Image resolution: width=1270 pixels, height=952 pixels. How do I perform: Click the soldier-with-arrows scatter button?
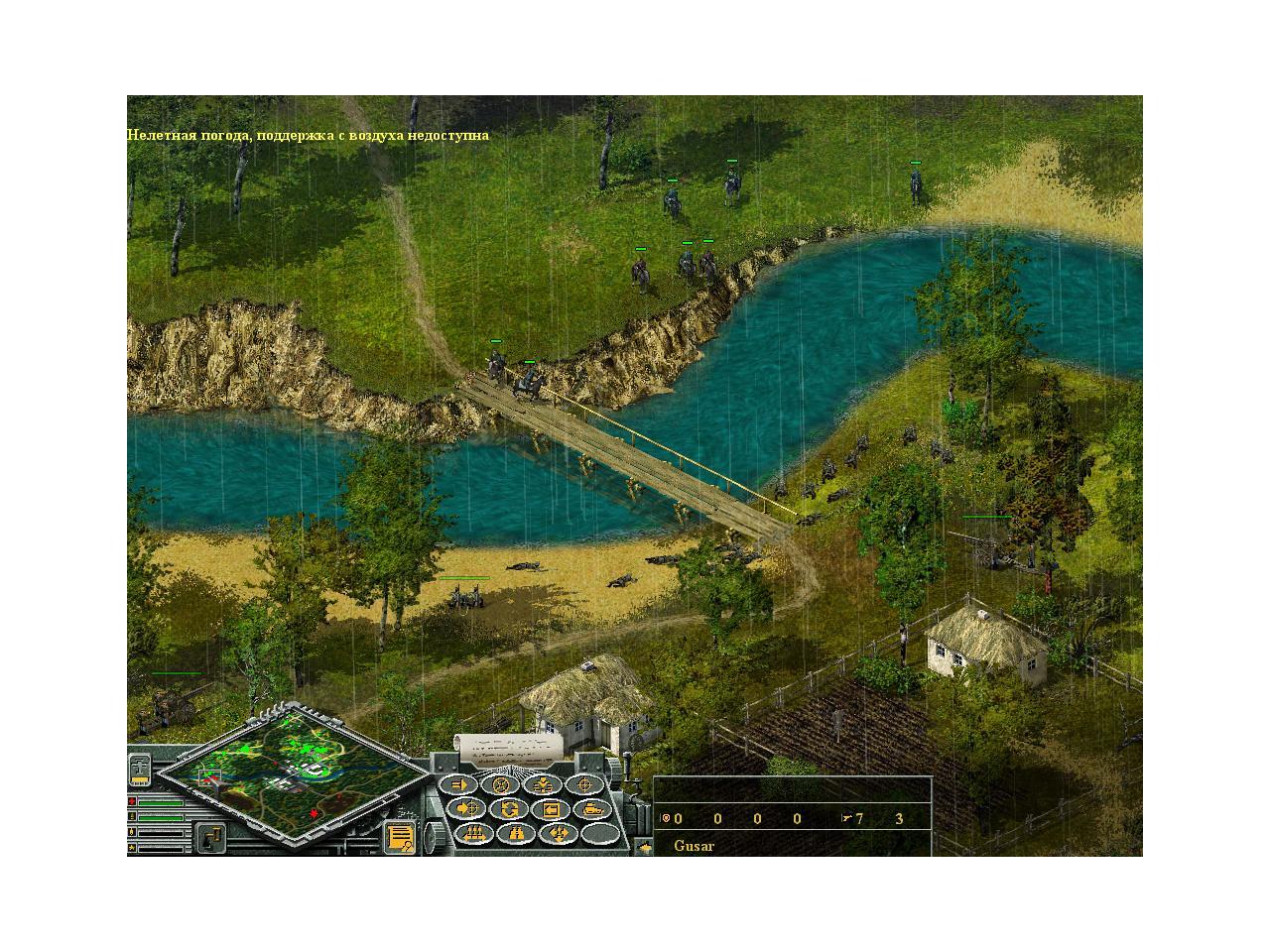coord(559,834)
